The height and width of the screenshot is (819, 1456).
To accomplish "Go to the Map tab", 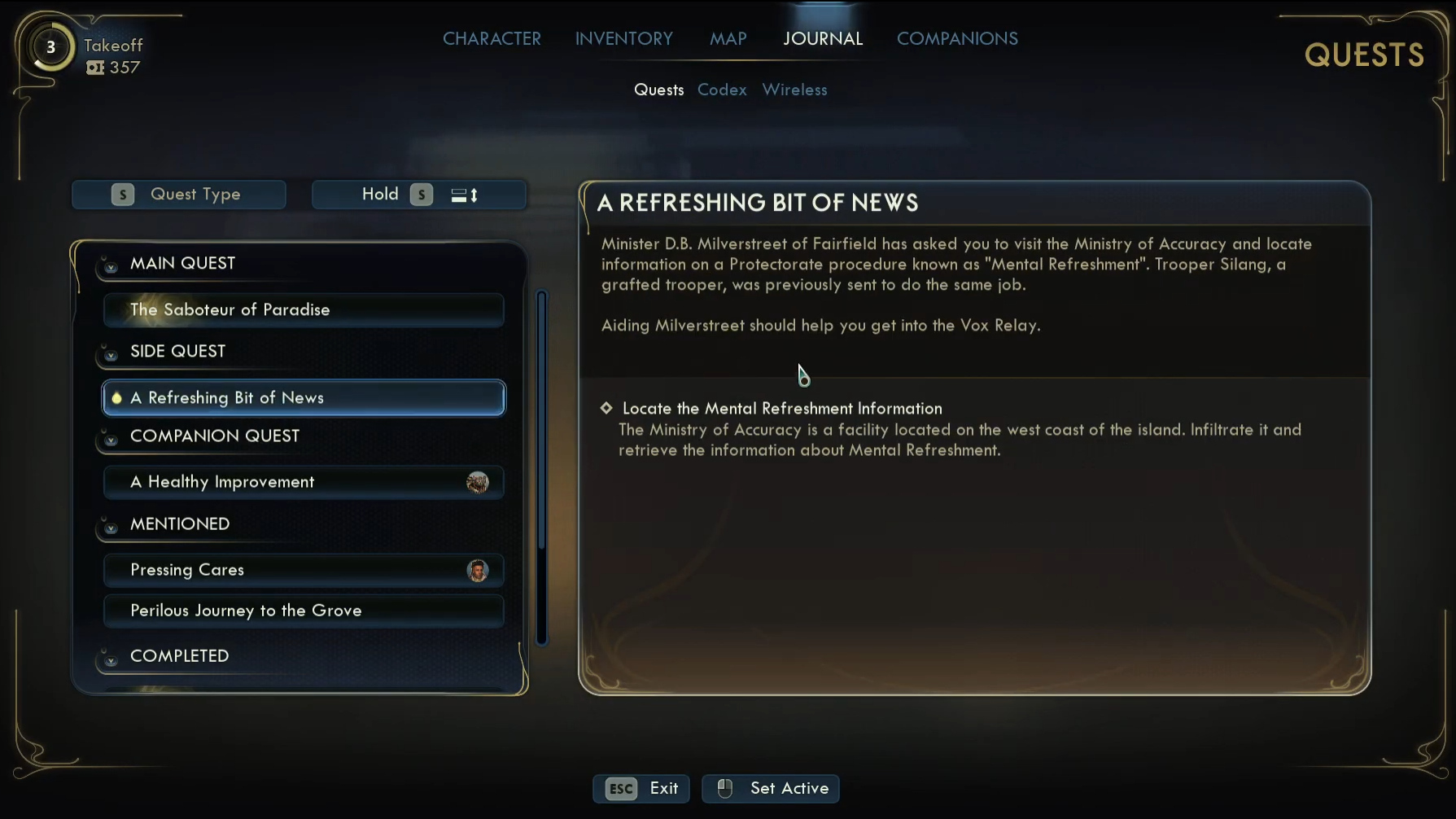I will (x=728, y=38).
